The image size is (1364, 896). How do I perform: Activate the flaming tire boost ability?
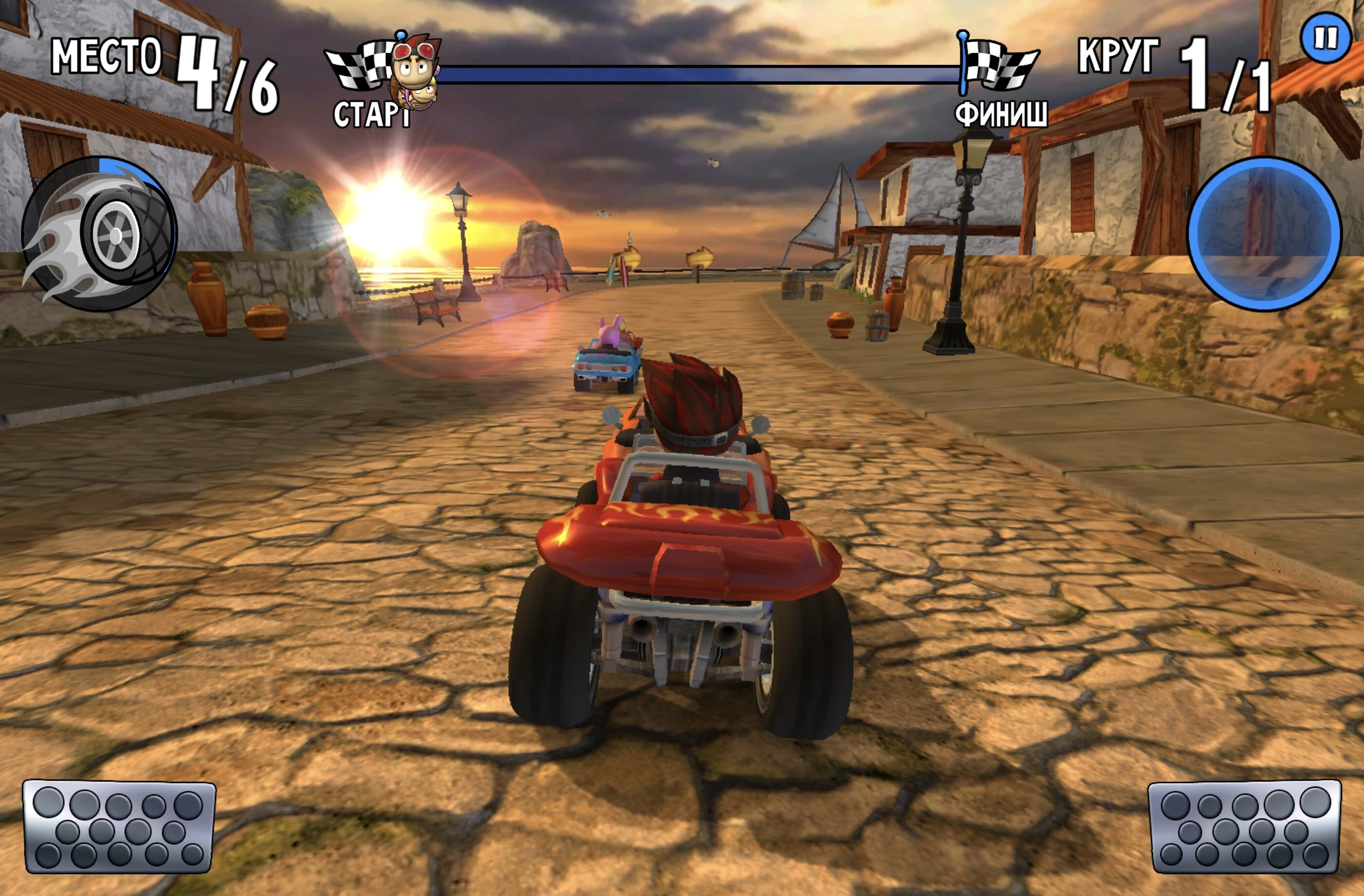click(99, 234)
